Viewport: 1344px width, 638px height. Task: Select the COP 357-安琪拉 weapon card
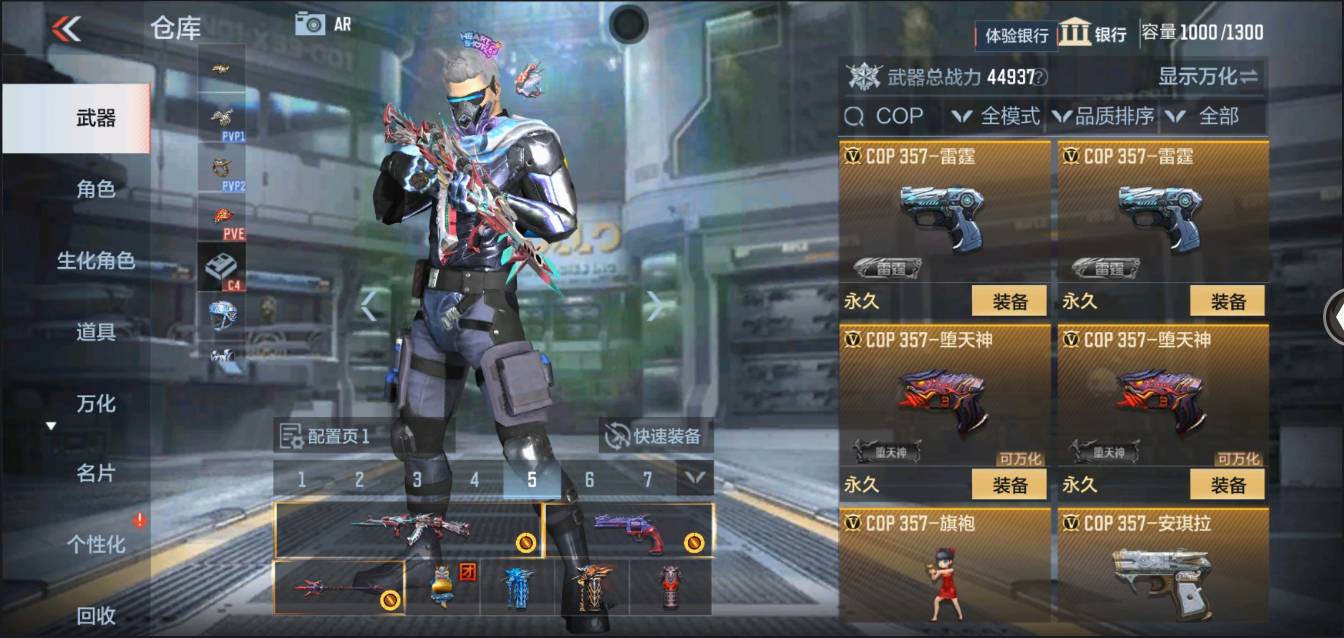(x=1162, y=568)
